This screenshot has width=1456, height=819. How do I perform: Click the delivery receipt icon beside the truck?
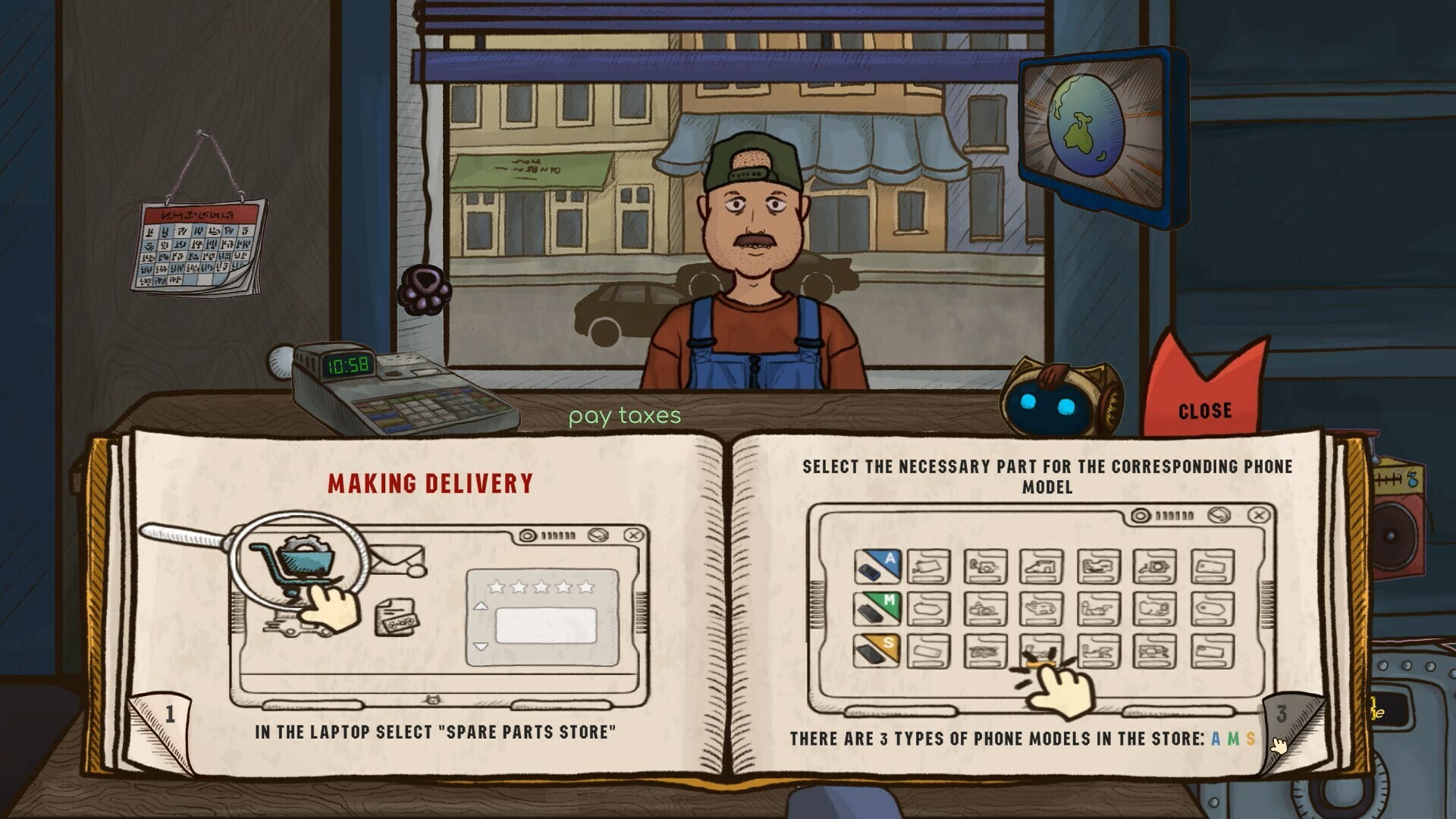click(x=397, y=619)
